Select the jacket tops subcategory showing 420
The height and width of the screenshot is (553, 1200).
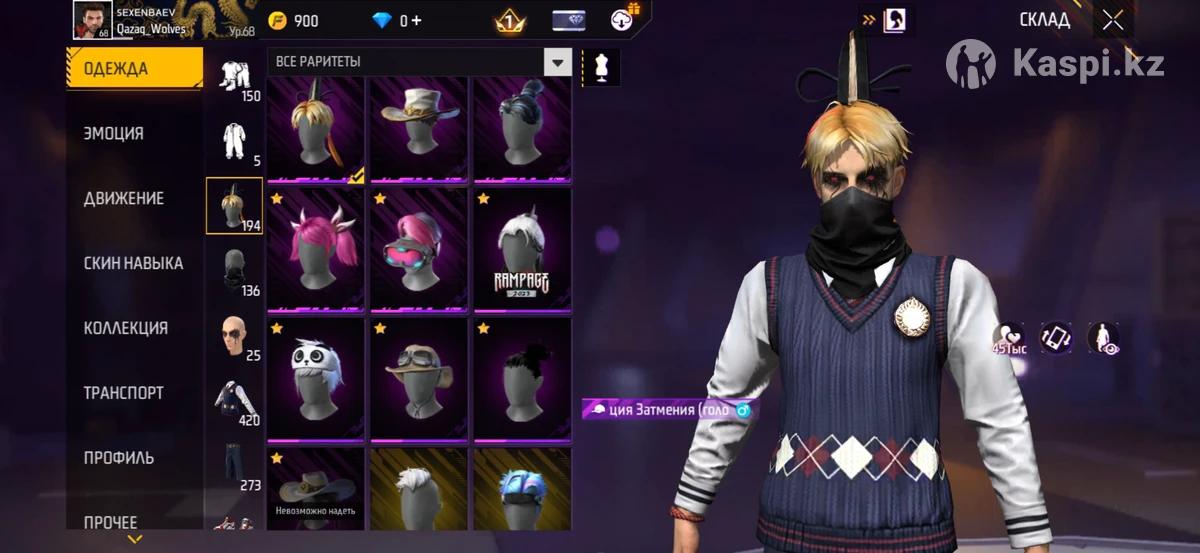235,400
